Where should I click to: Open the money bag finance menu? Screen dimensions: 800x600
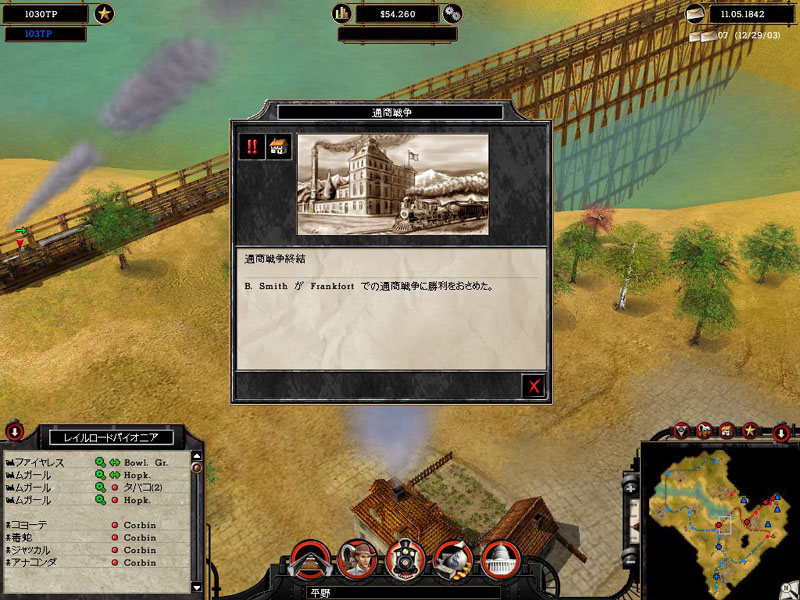(451, 560)
